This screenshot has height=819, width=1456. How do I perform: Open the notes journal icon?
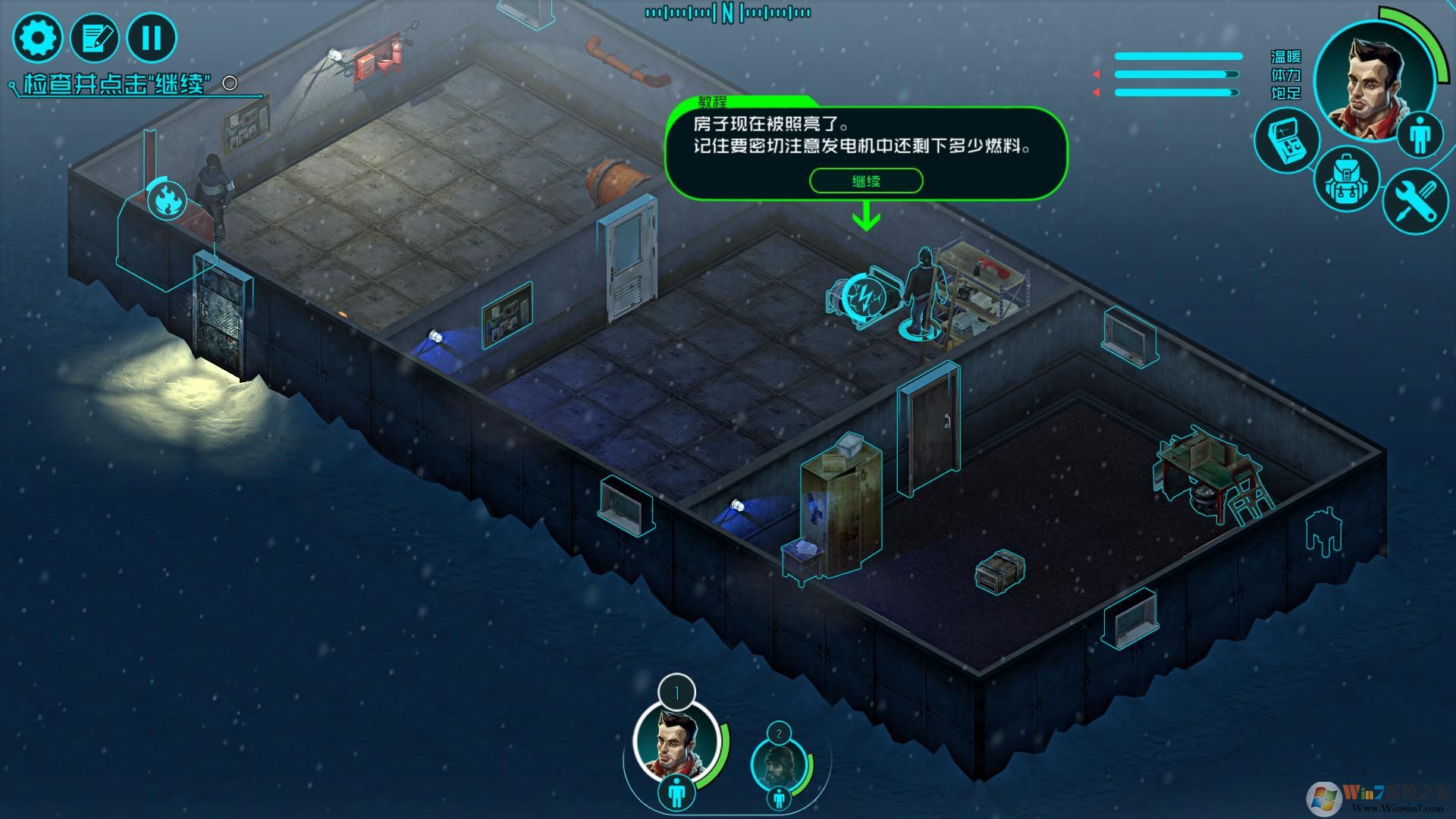[x=95, y=37]
